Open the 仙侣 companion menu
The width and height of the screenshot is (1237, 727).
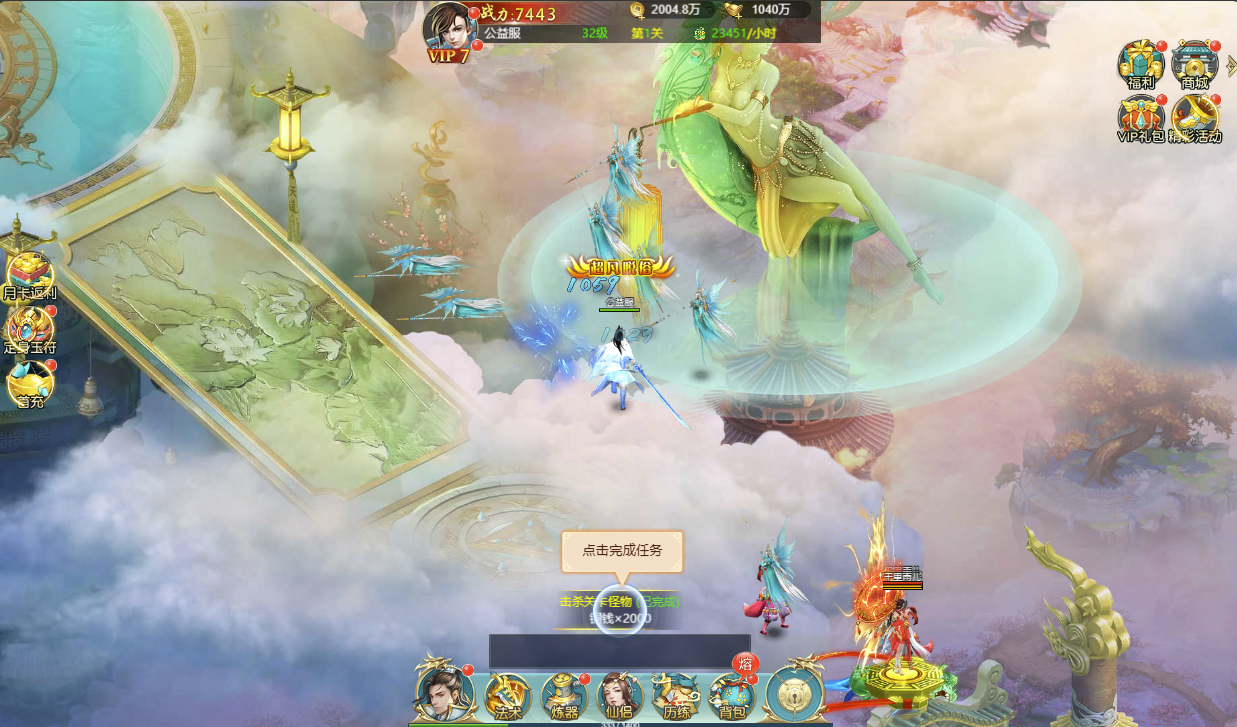(619, 695)
